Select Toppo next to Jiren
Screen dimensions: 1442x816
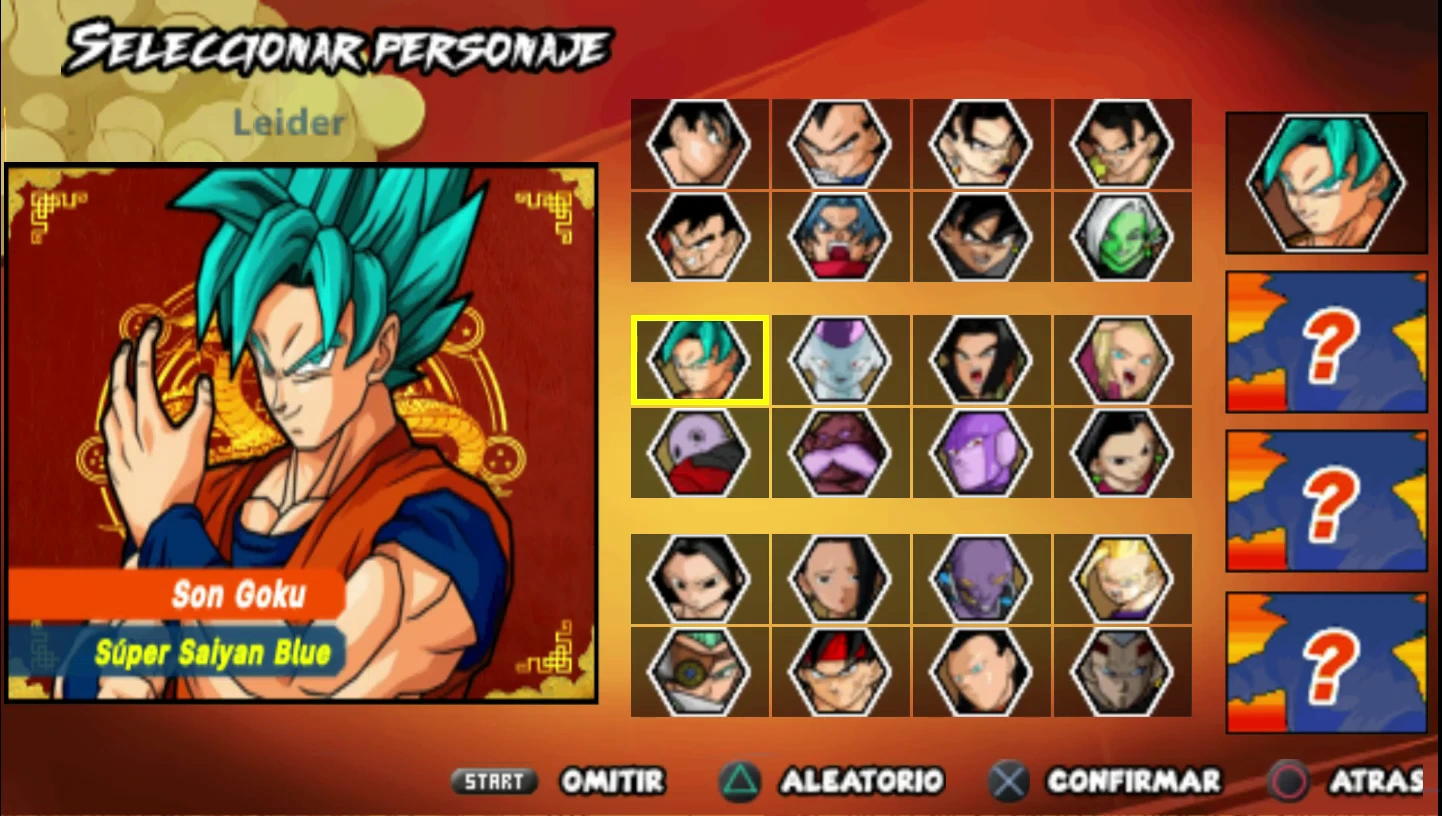[841, 452]
